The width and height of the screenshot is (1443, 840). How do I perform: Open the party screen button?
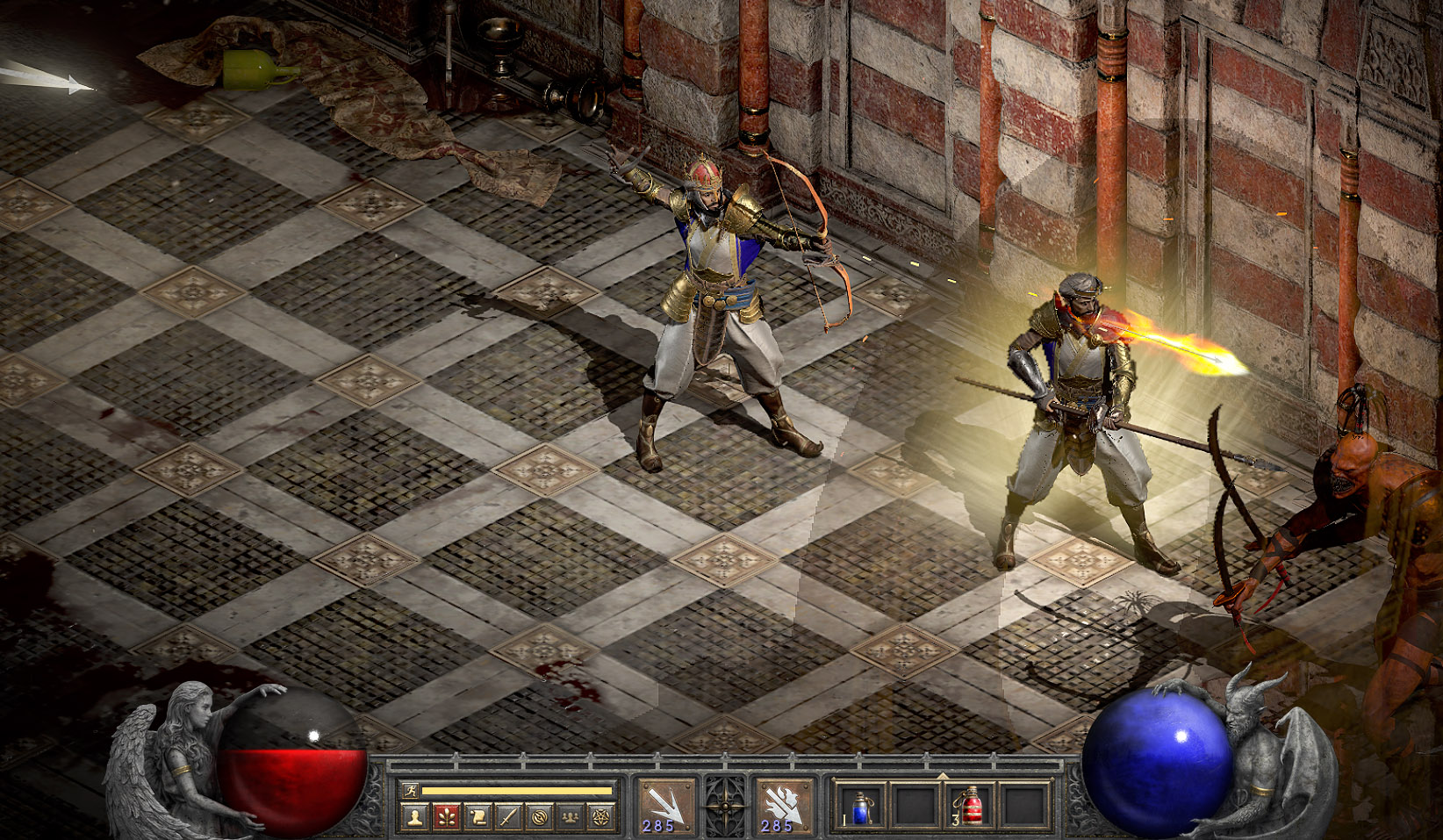click(x=570, y=817)
